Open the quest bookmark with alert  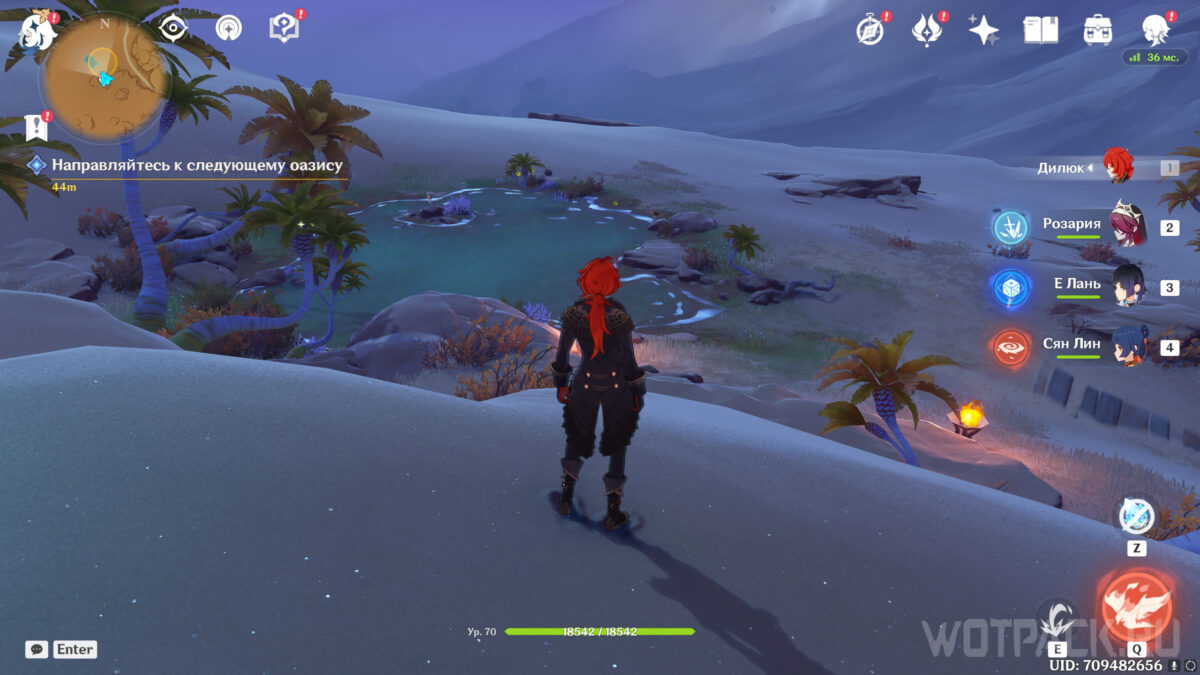pyautogui.click(x=37, y=127)
